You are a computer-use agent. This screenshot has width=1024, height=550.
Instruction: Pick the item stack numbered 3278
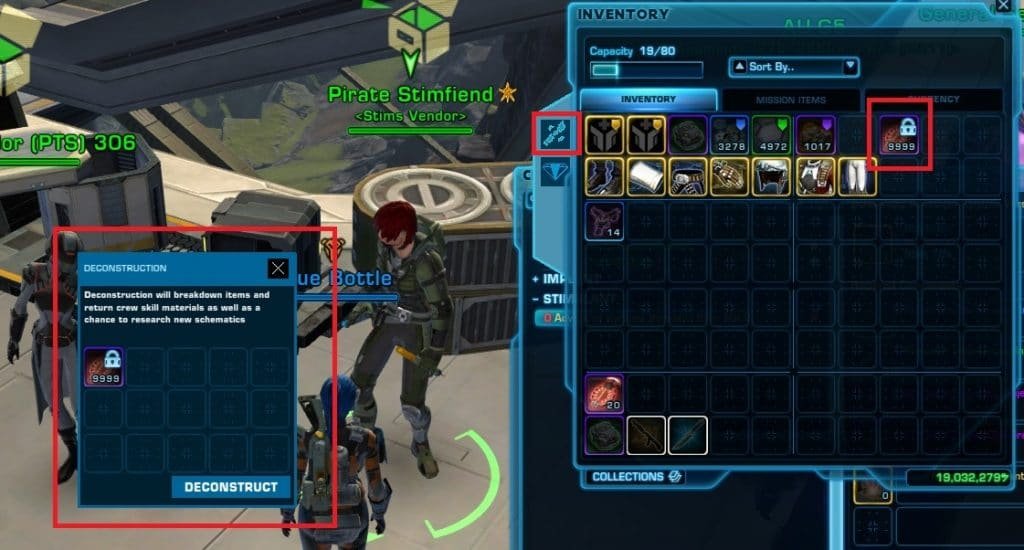[731, 135]
